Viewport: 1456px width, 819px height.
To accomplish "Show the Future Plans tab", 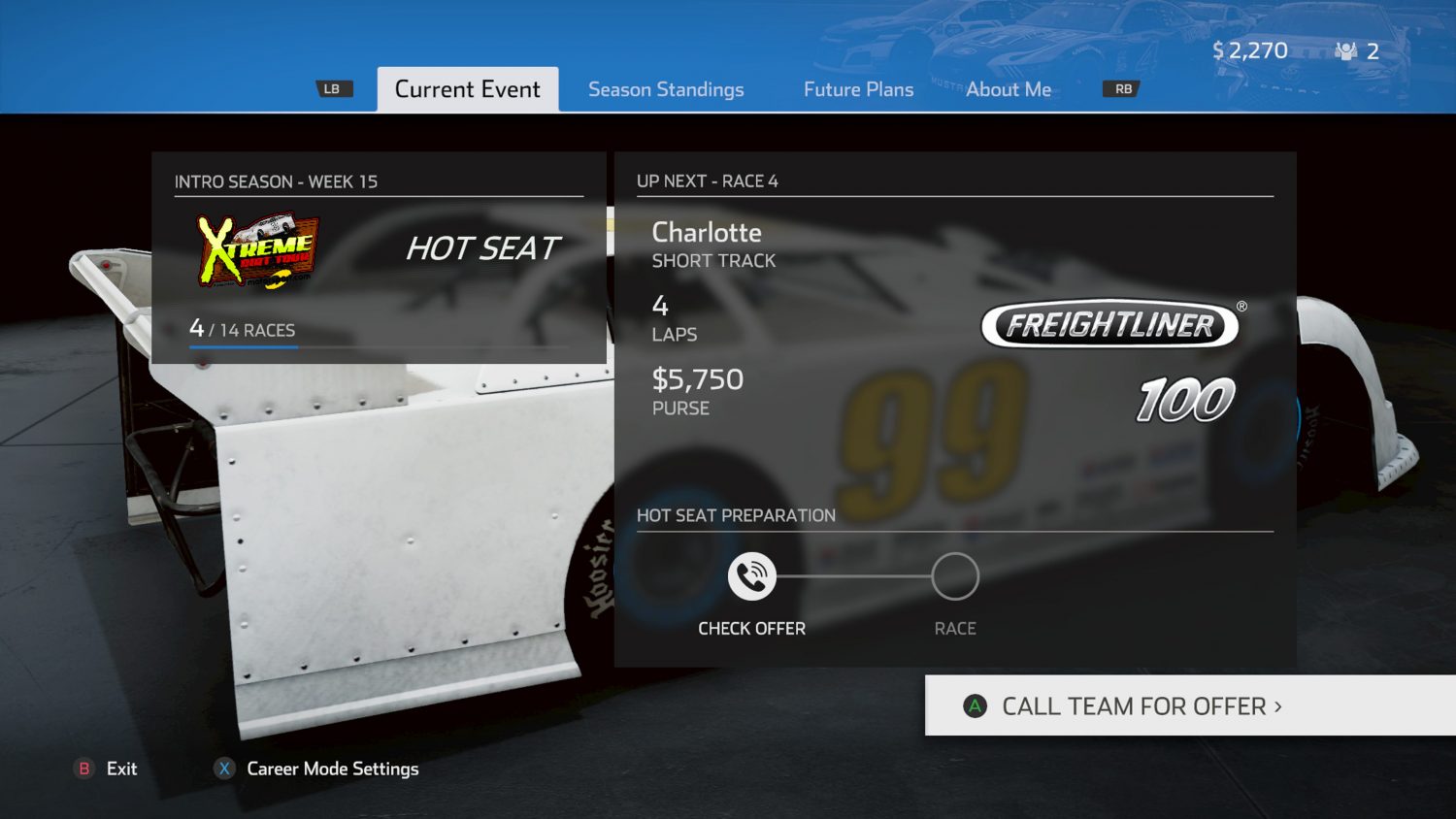I will click(x=858, y=89).
